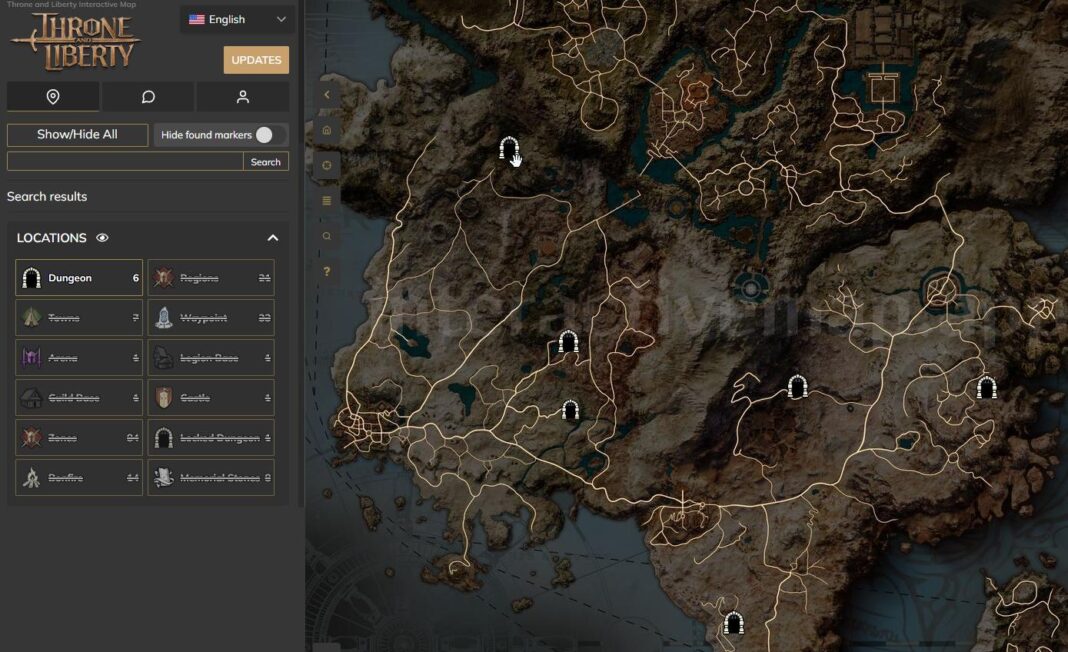Open the magnifier search map control
1068x652 pixels.
[326, 236]
